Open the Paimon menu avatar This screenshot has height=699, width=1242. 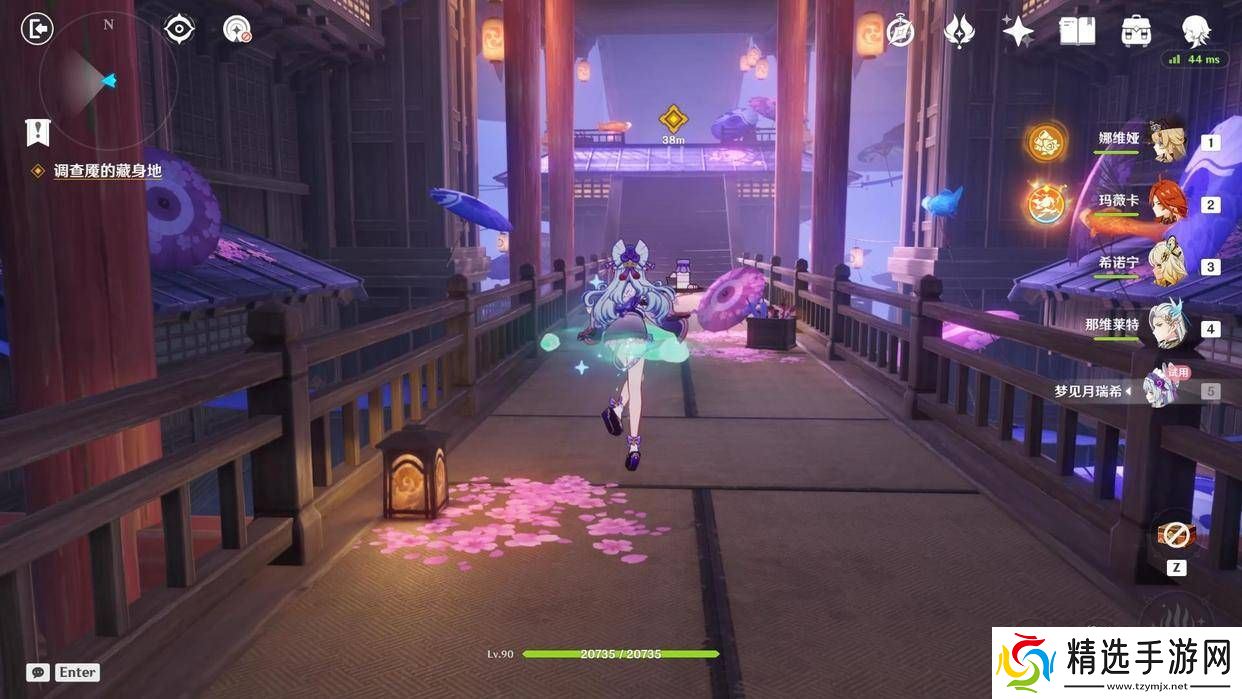[x=1197, y=30]
